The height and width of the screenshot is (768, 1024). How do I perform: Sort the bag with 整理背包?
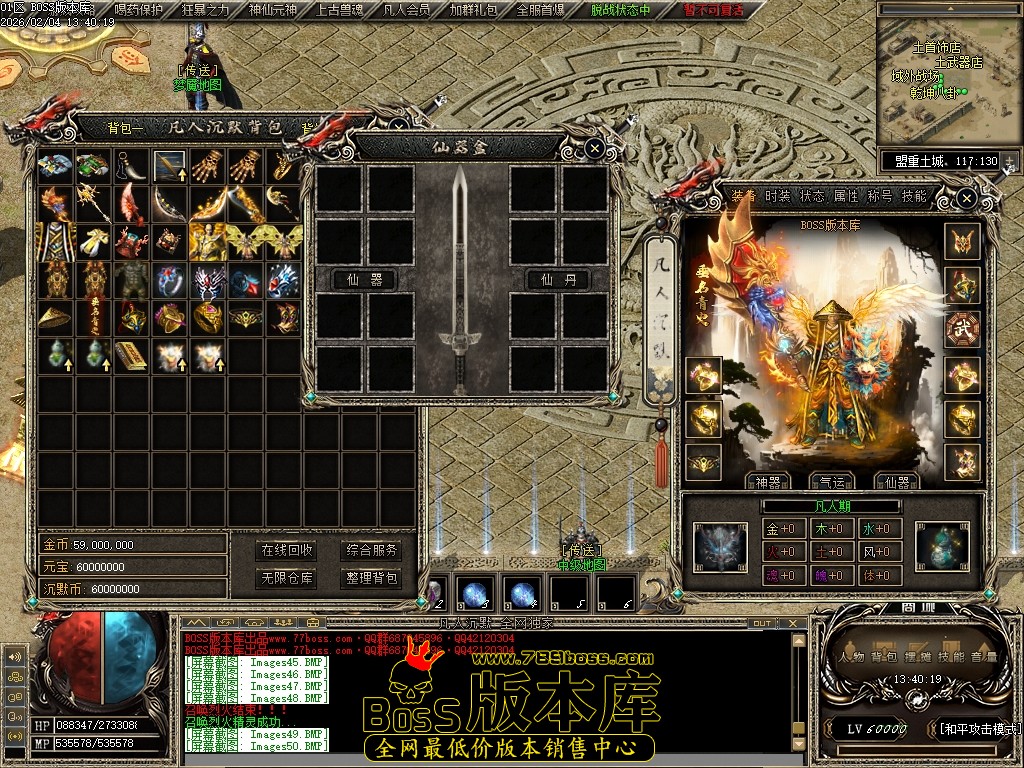(x=372, y=578)
